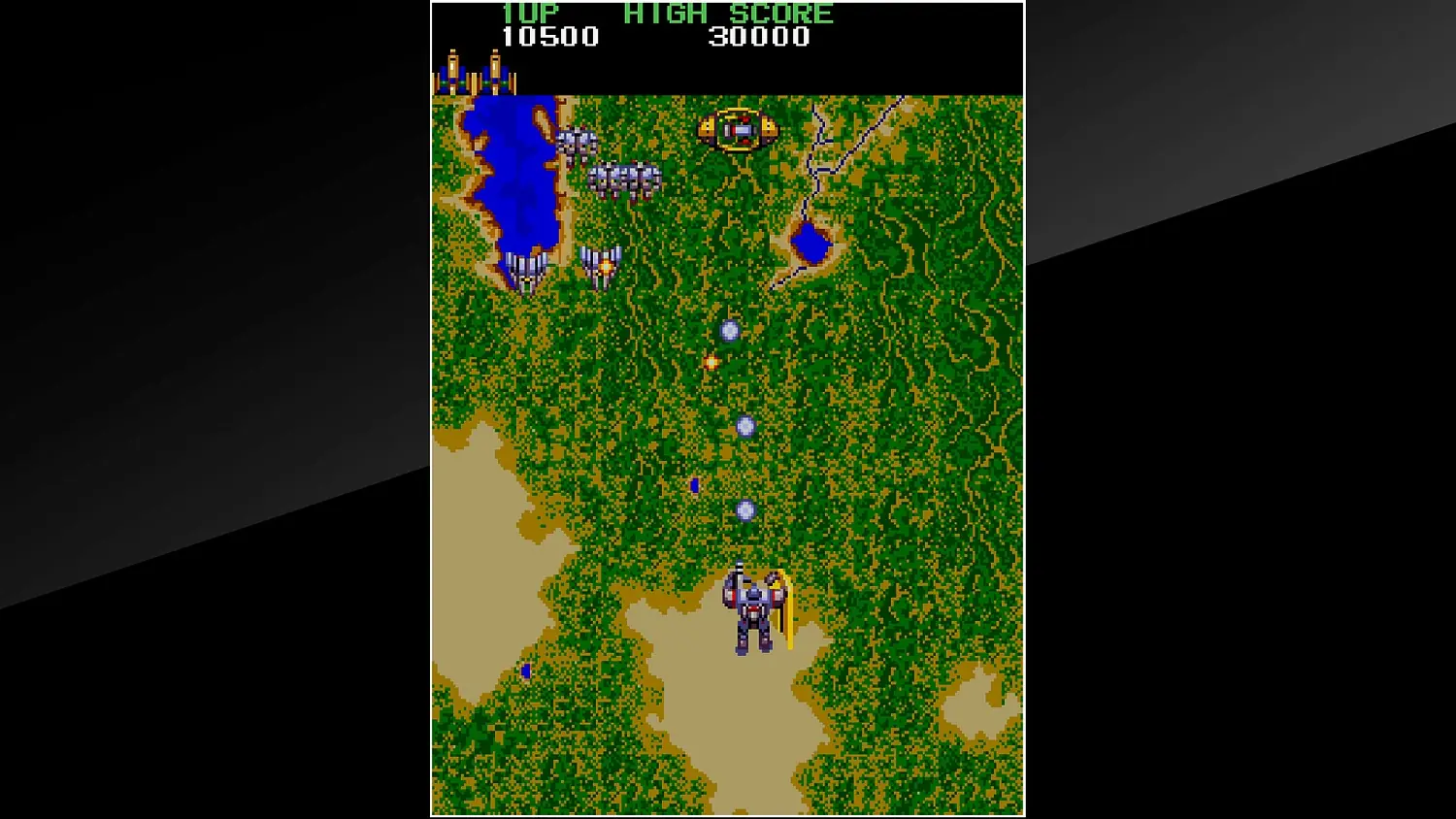This screenshot has width=1456, height=819.
Task: Select the large blue lake at top left
Action: pos(512,175)
